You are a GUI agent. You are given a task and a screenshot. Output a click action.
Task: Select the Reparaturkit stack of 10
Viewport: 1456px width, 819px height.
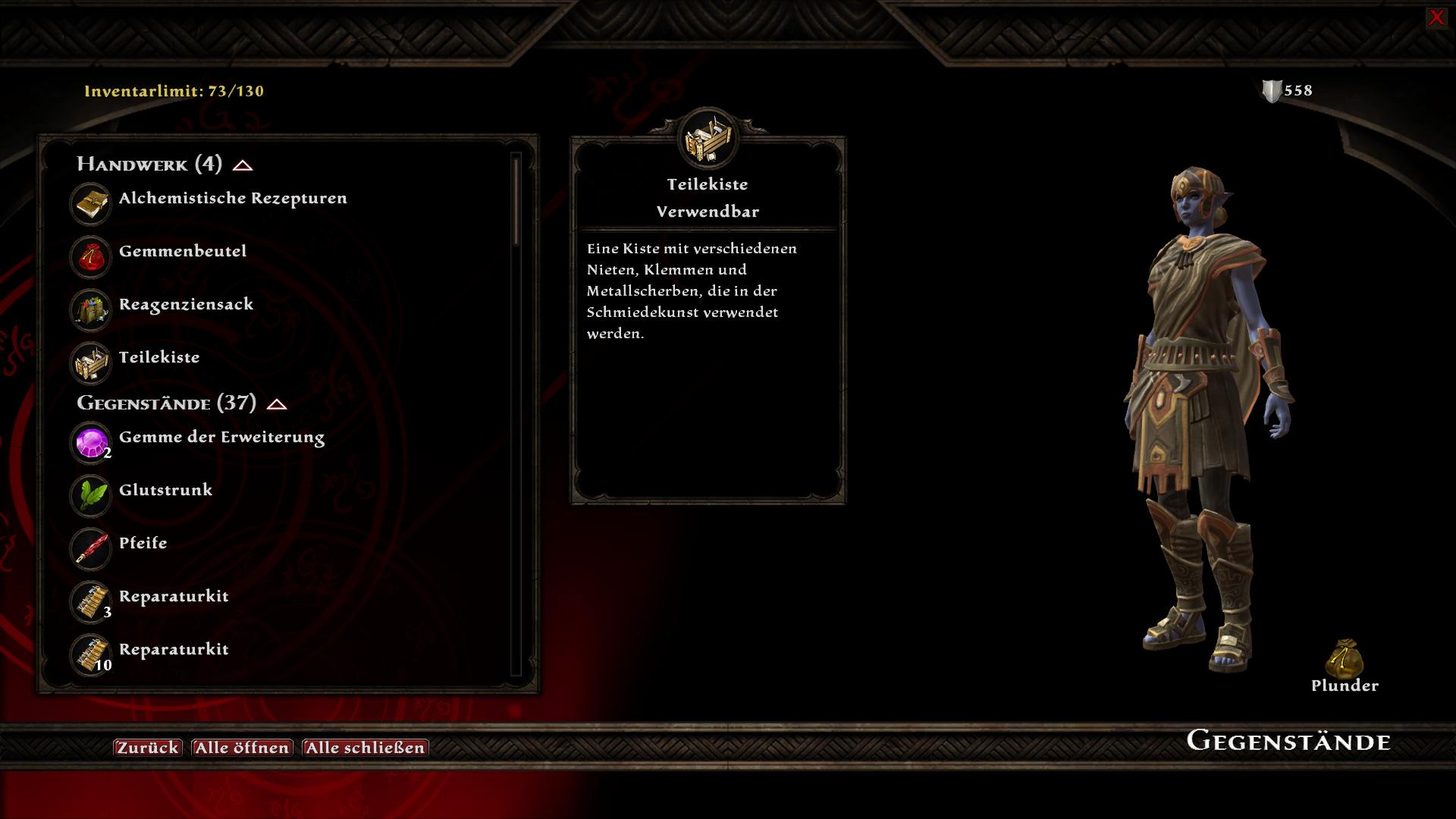pos(173,650)
